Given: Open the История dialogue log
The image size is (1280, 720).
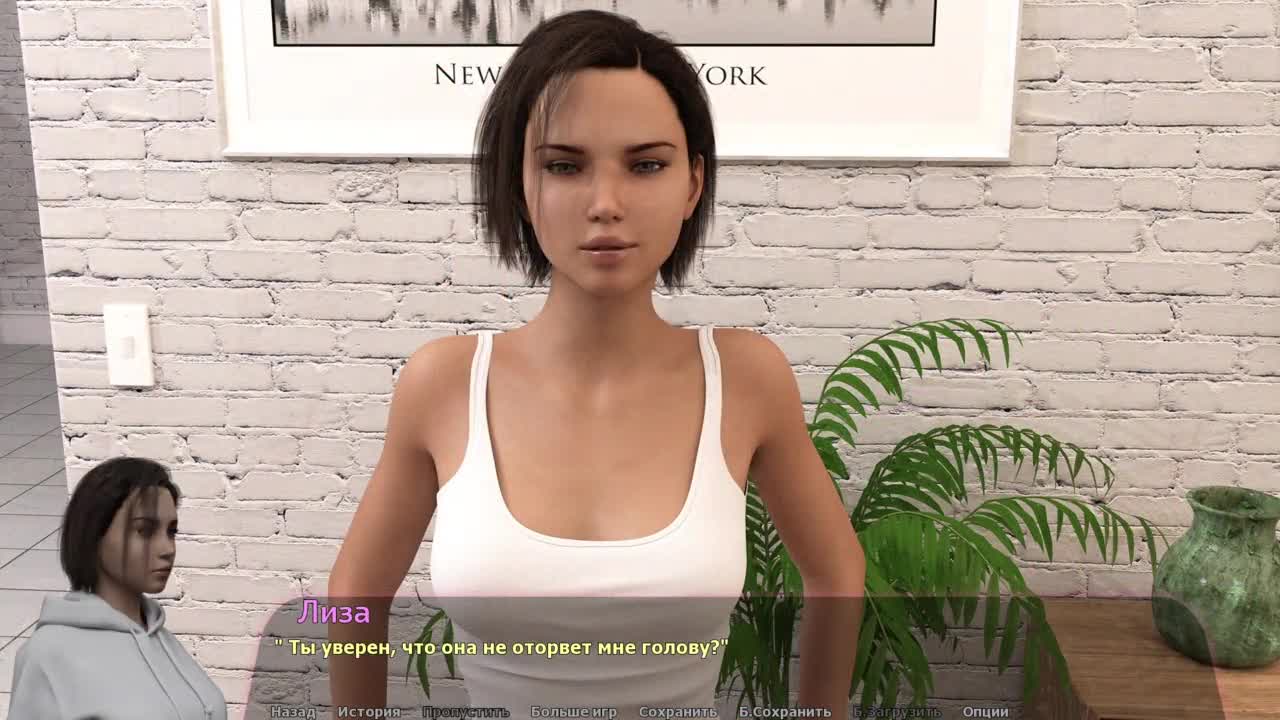Looking at the screenshot, I should tap(369, 712).
